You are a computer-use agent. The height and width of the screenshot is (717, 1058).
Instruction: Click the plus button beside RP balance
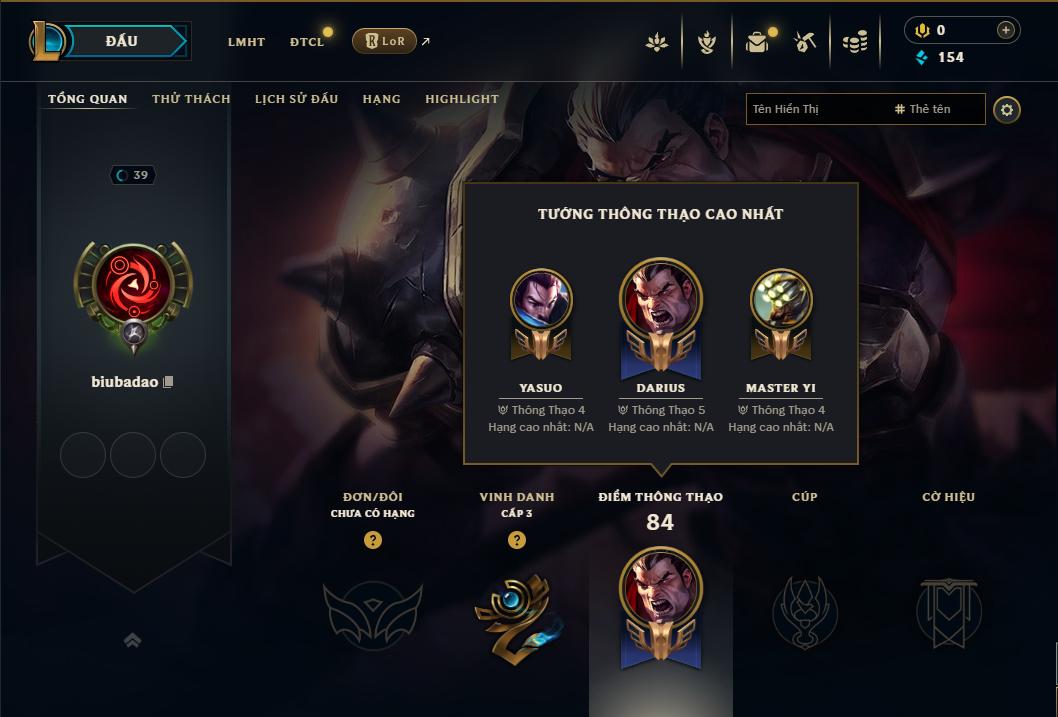click(x=1006, y=30)
